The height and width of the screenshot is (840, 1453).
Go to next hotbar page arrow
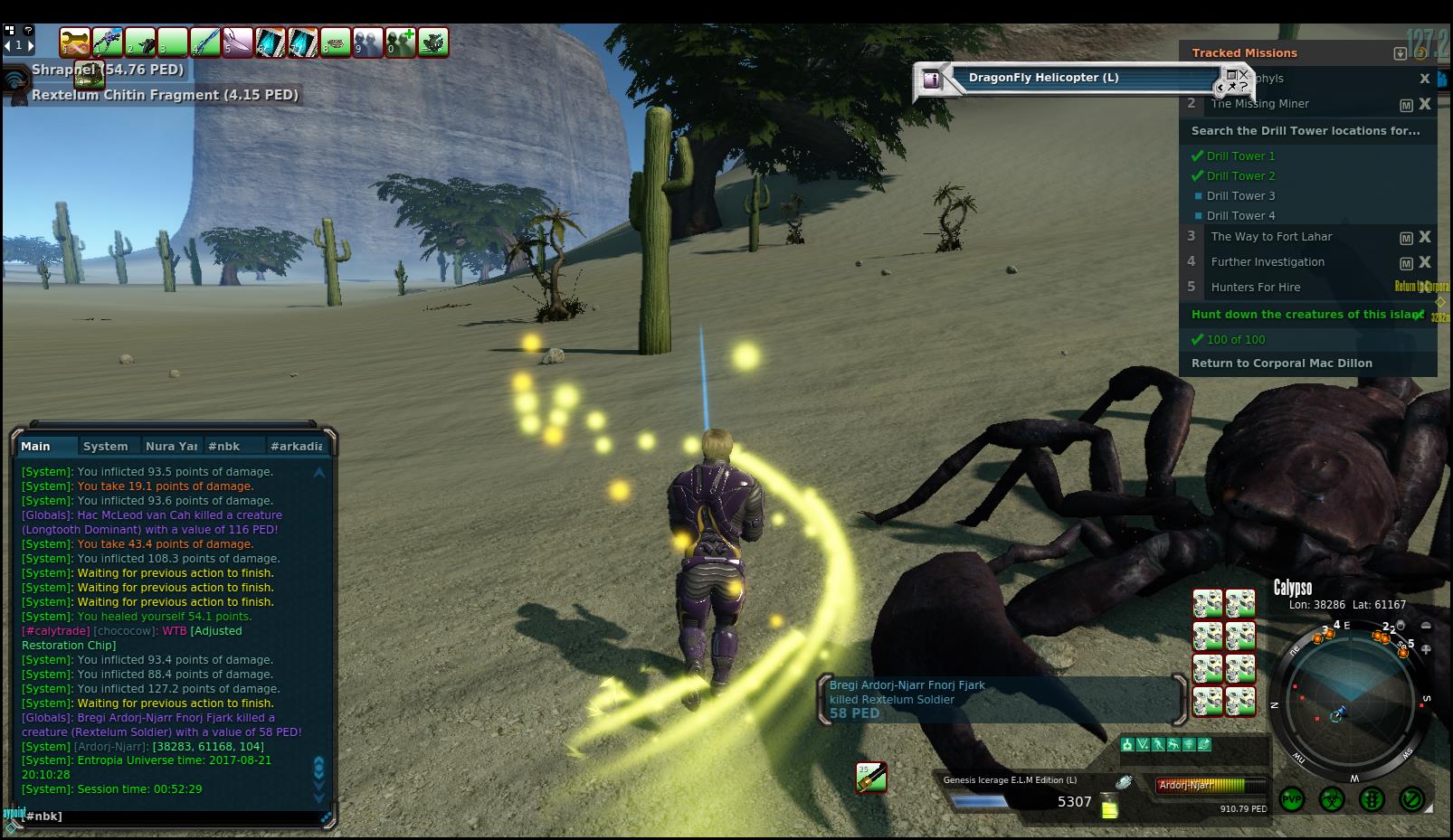31,44
